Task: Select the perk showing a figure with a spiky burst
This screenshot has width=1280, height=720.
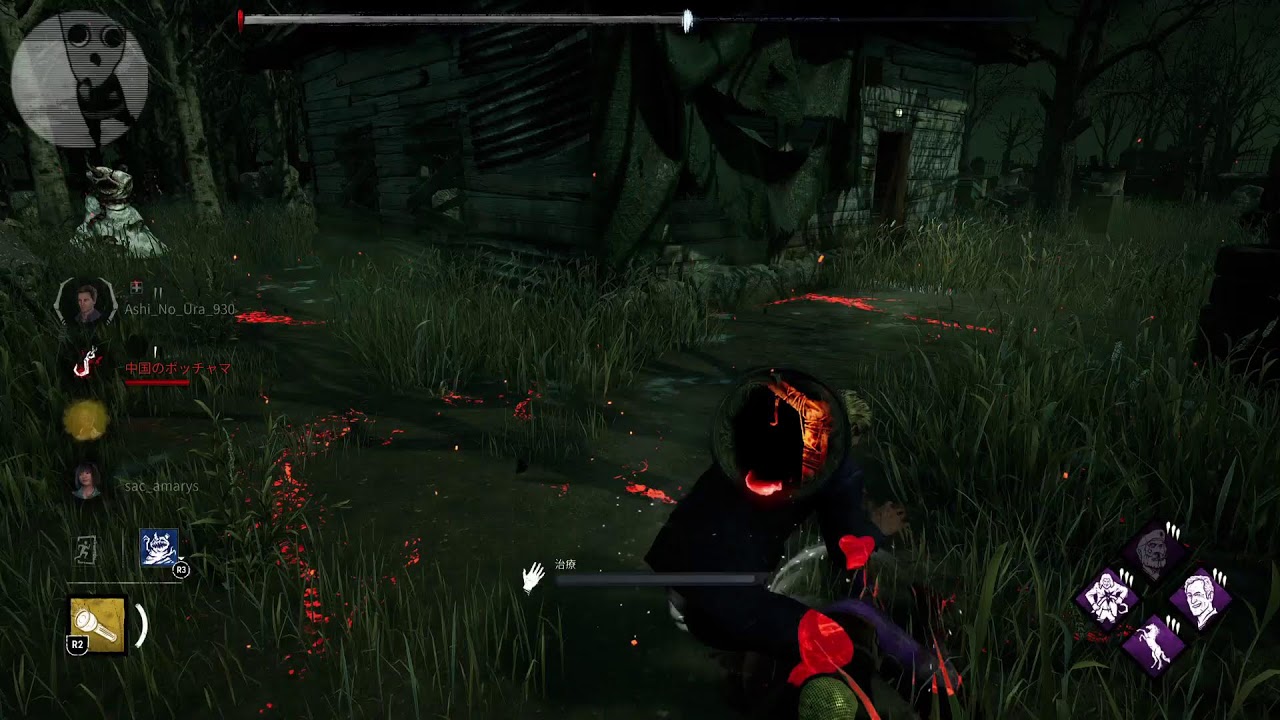Action: tap(1107, 597)
